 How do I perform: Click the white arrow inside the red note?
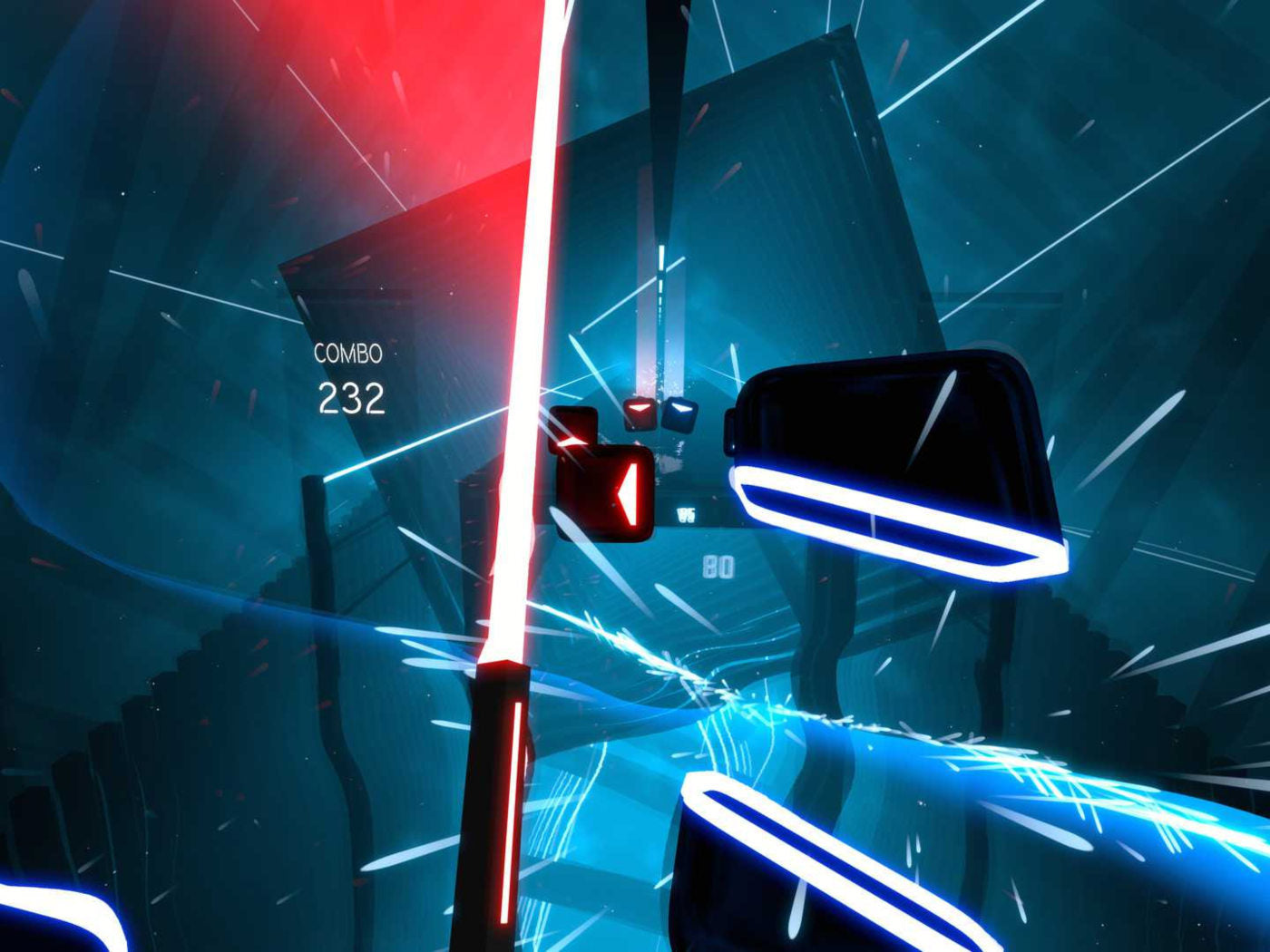click(628, 495)
